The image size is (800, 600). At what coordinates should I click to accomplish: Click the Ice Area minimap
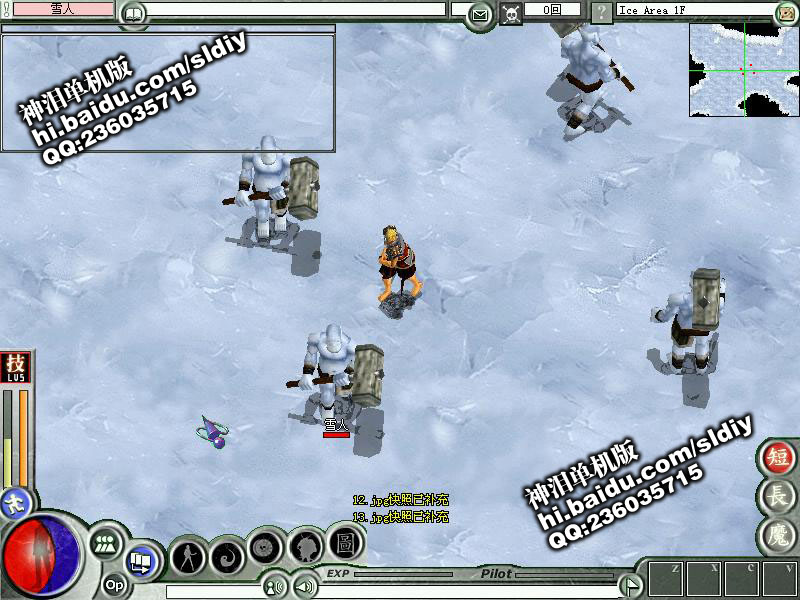(x=743, y=69)
